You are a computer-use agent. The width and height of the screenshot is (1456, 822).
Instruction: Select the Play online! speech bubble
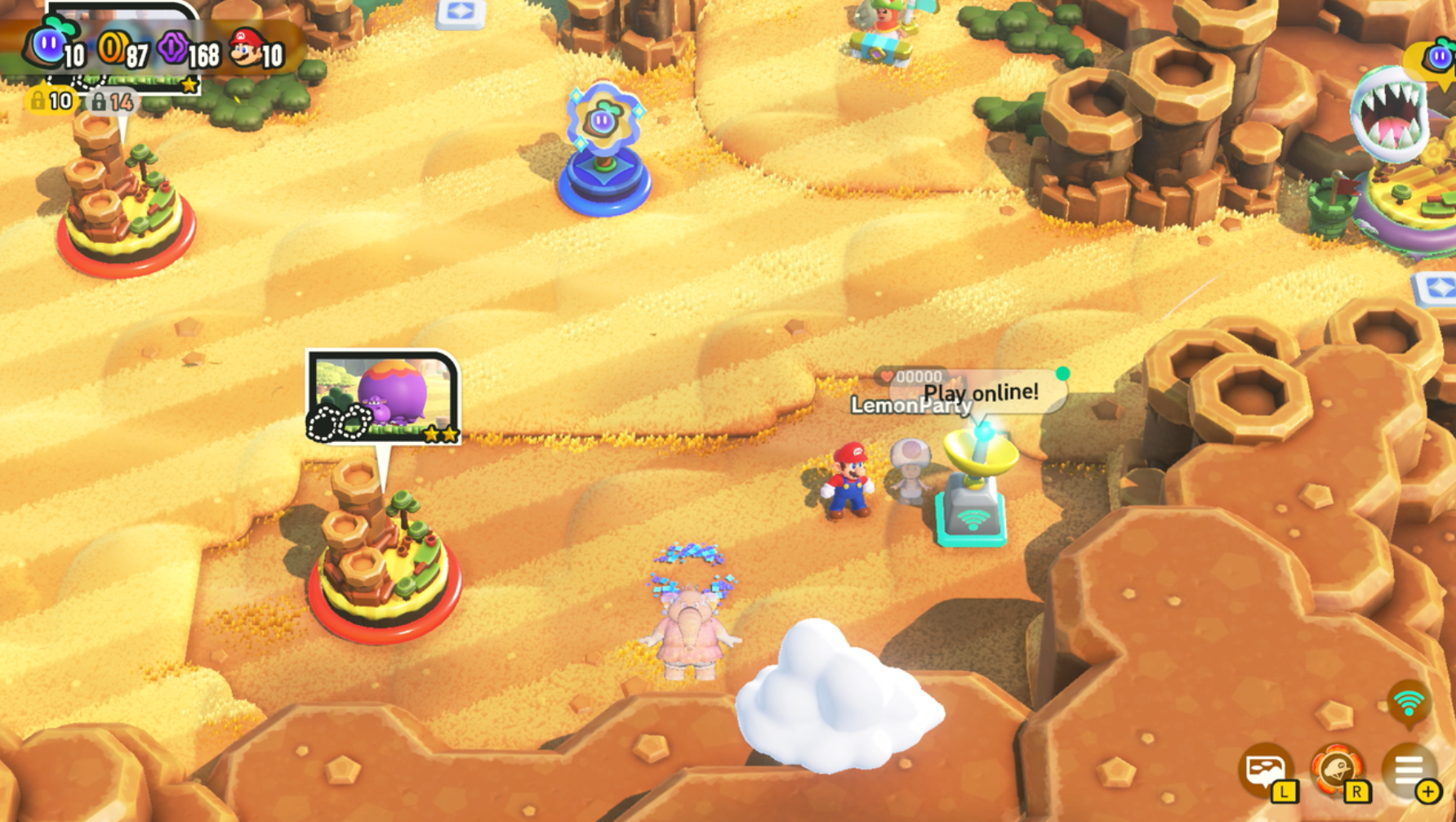[x=980, y=392]
